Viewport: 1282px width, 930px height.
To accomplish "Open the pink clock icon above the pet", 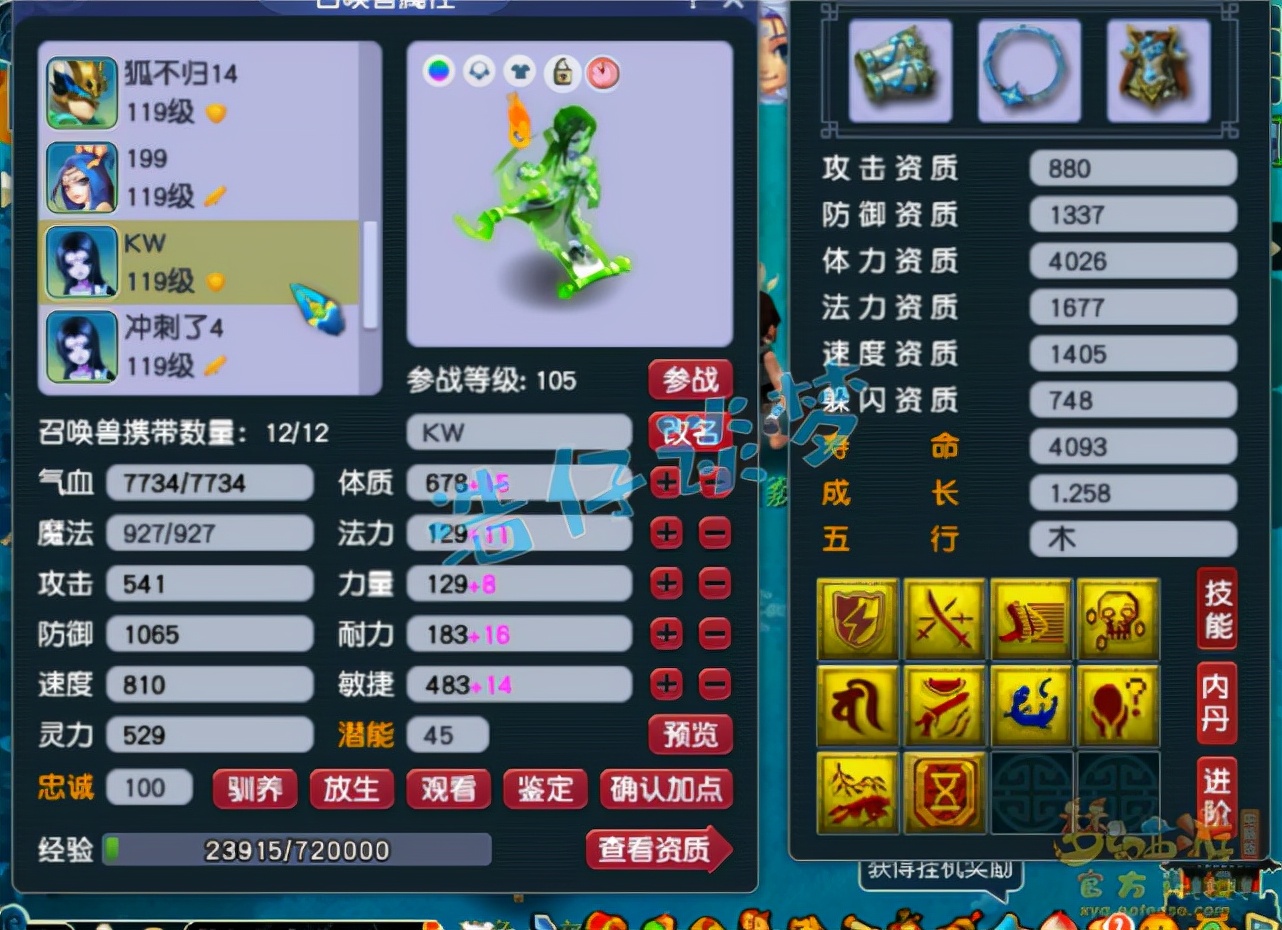I will pos(603,73).
